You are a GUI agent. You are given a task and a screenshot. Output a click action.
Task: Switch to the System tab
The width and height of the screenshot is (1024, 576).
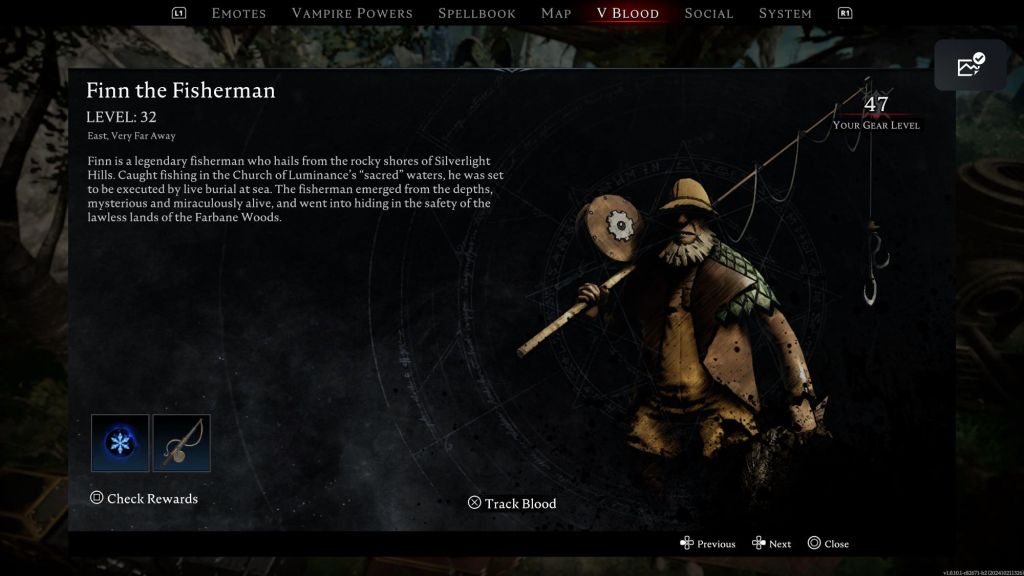[x=785, y=13]
